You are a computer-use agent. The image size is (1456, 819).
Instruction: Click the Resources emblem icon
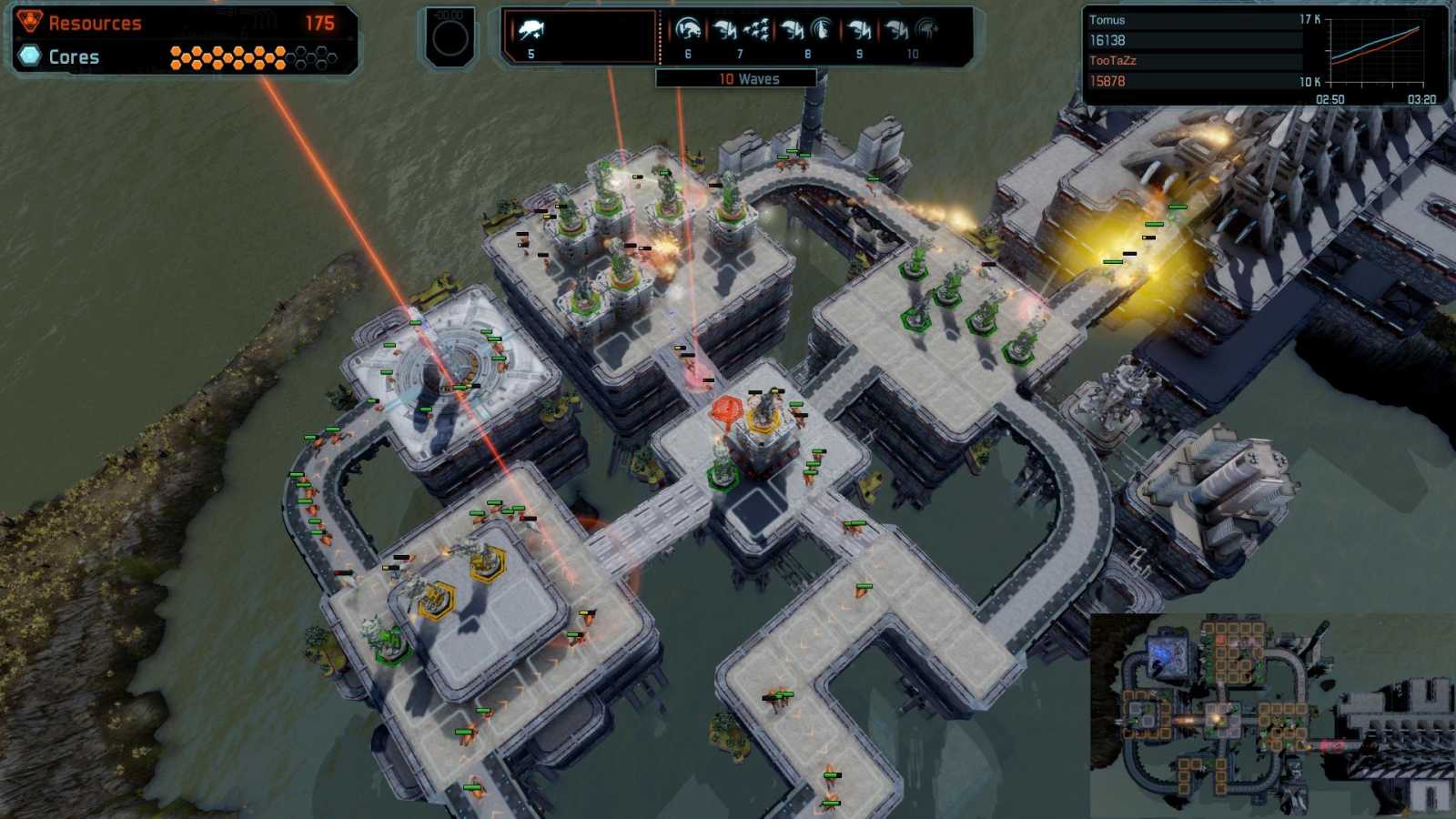pos(28,22)
